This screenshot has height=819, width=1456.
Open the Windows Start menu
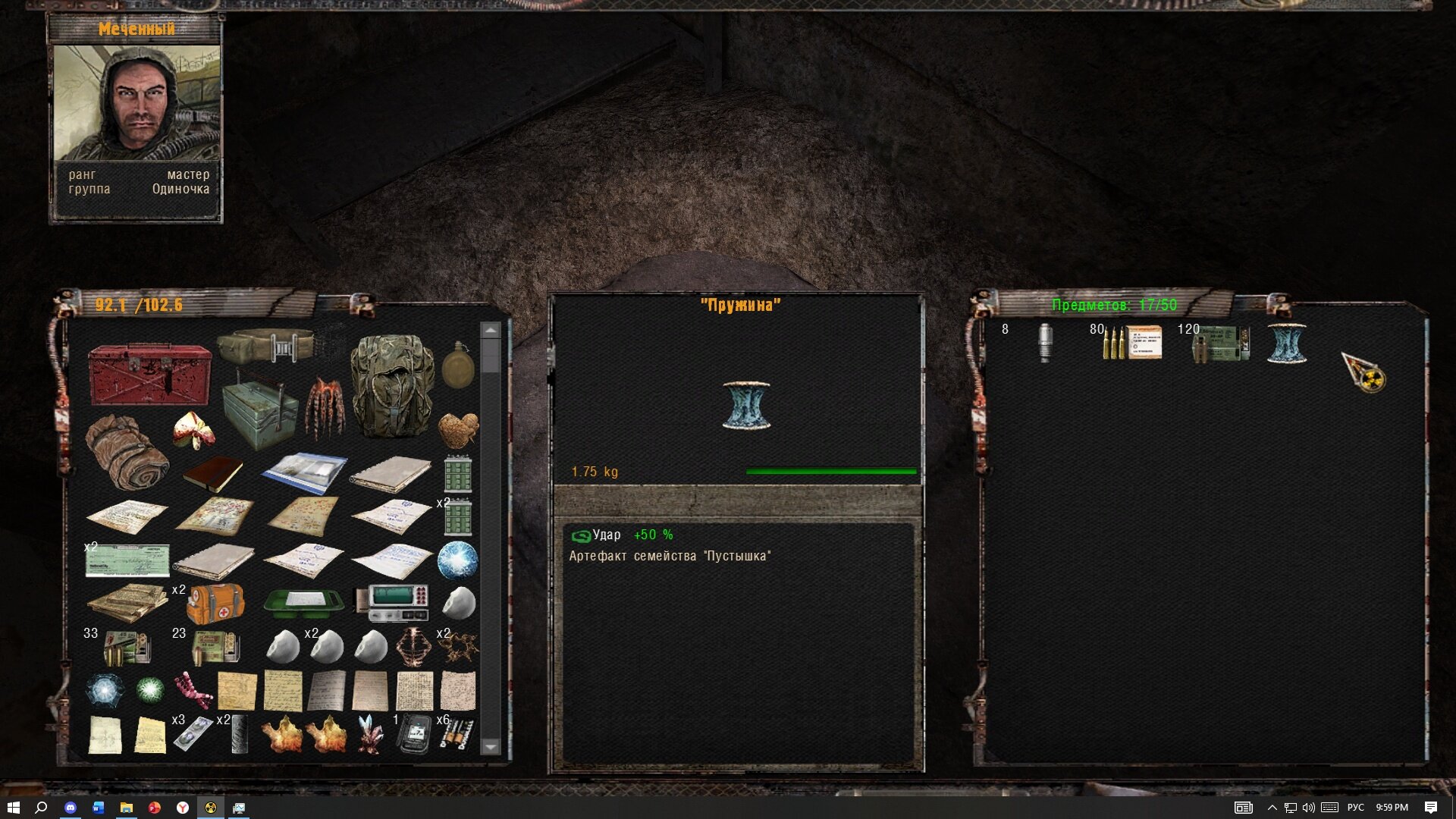point(13,808)
